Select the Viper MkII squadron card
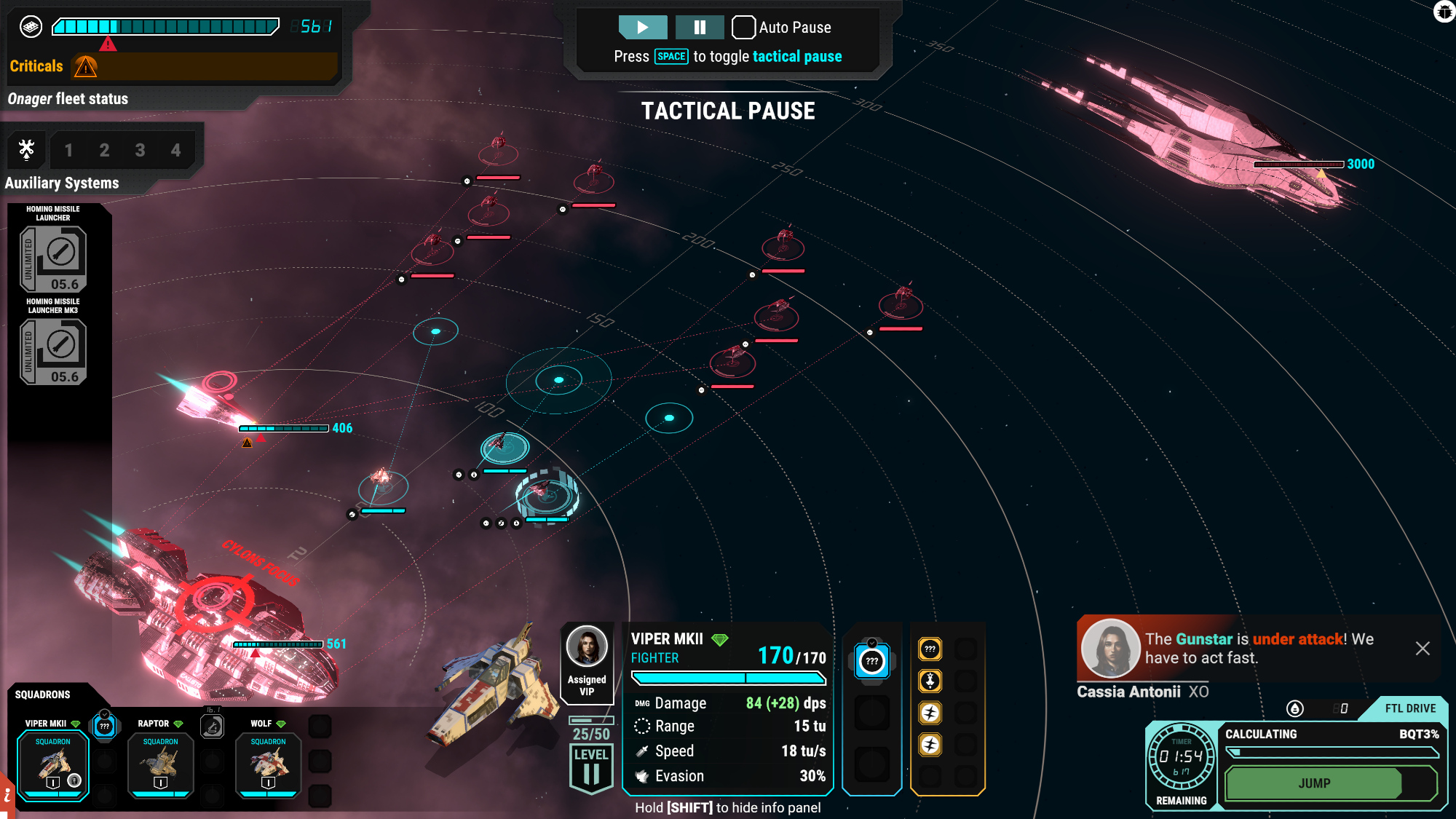Viewport: 1456px width, 819px height. point(53,766)
